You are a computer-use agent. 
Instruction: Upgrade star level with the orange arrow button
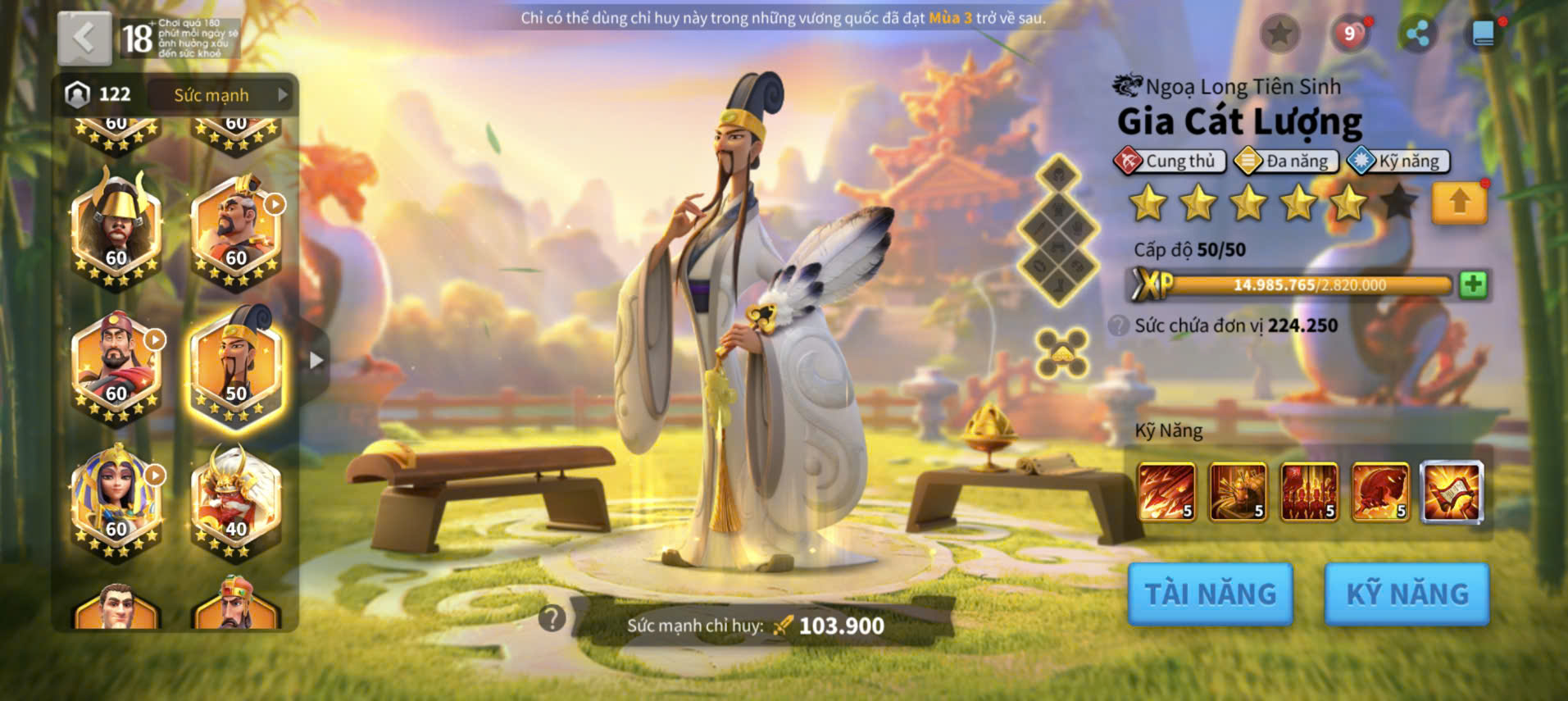1459,203
